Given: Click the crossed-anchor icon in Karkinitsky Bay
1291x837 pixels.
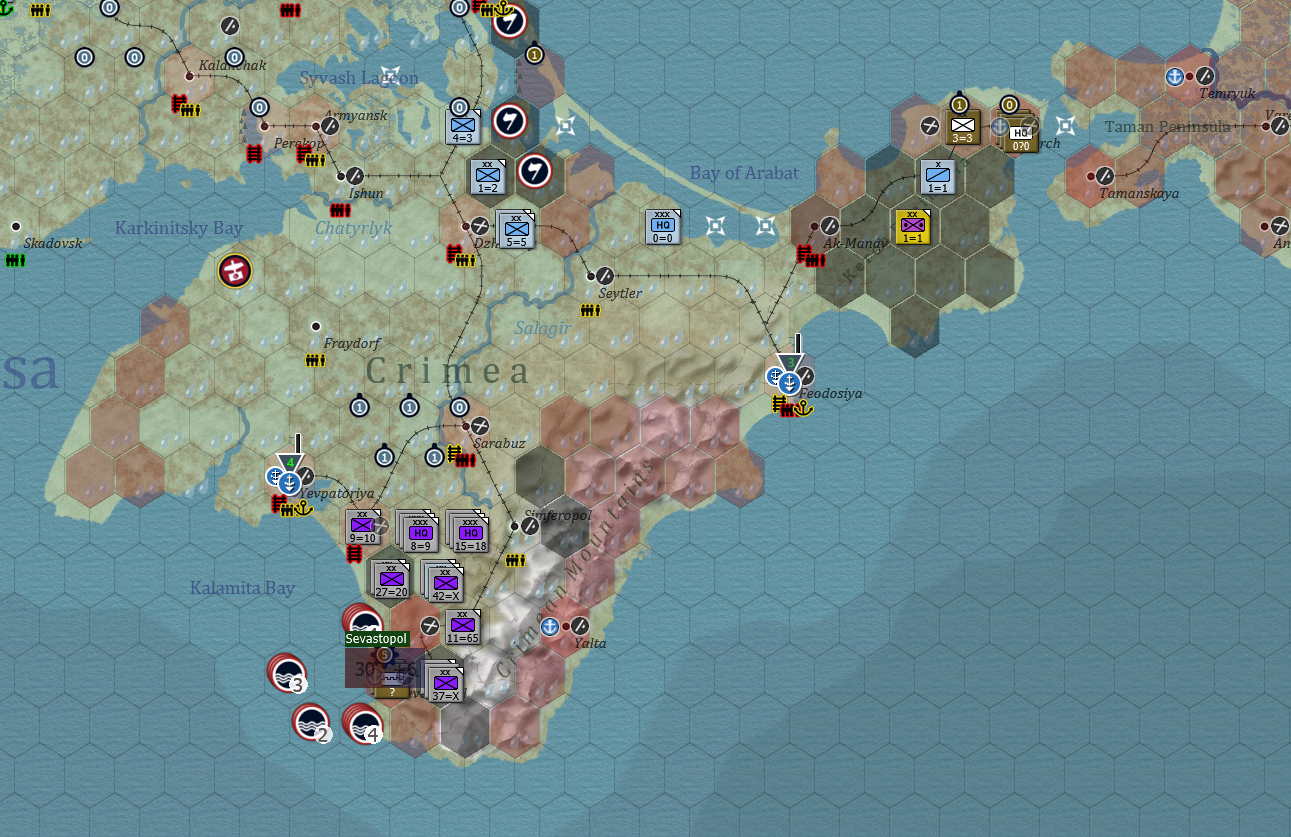Looking at the screenshot, I should 234,270.
